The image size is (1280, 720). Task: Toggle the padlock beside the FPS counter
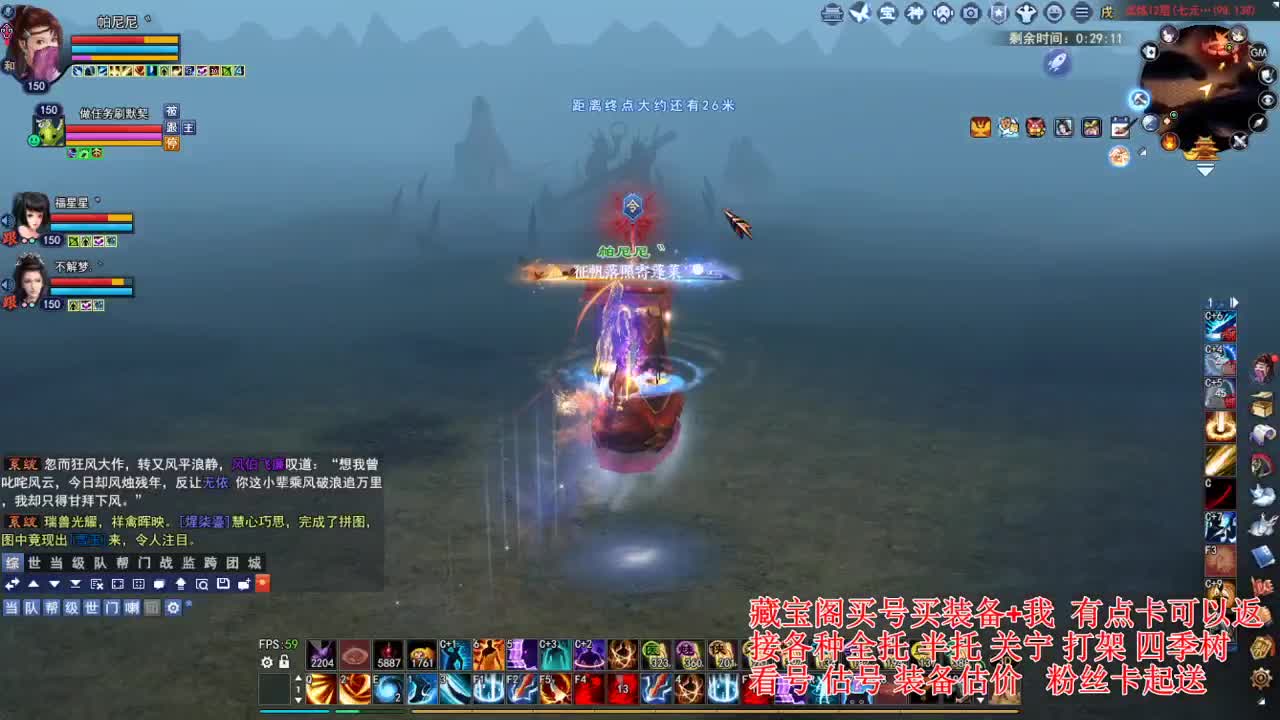(x=283, y=661)
